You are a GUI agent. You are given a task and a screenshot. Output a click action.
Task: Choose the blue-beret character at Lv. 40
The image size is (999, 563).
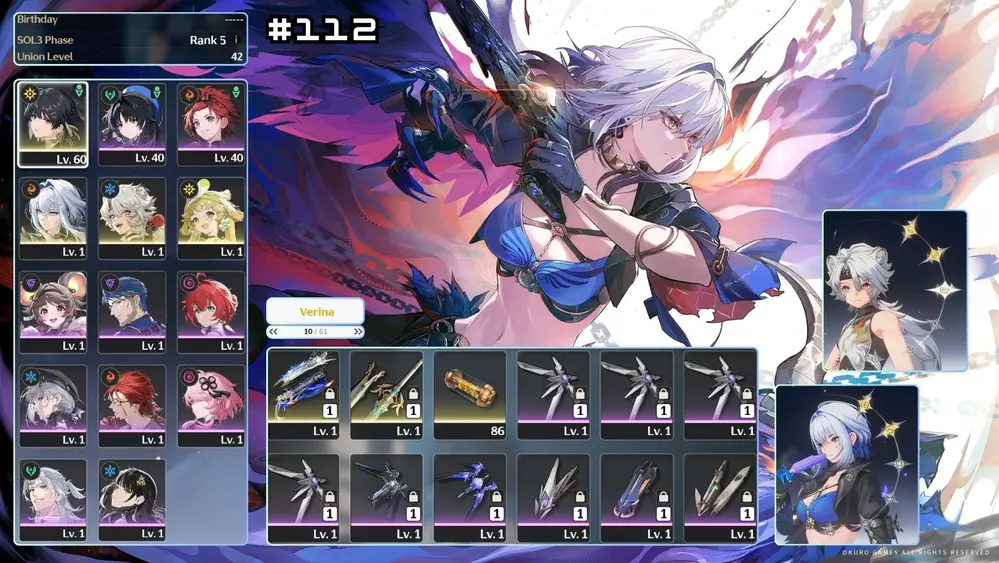(x=132, y=124)
